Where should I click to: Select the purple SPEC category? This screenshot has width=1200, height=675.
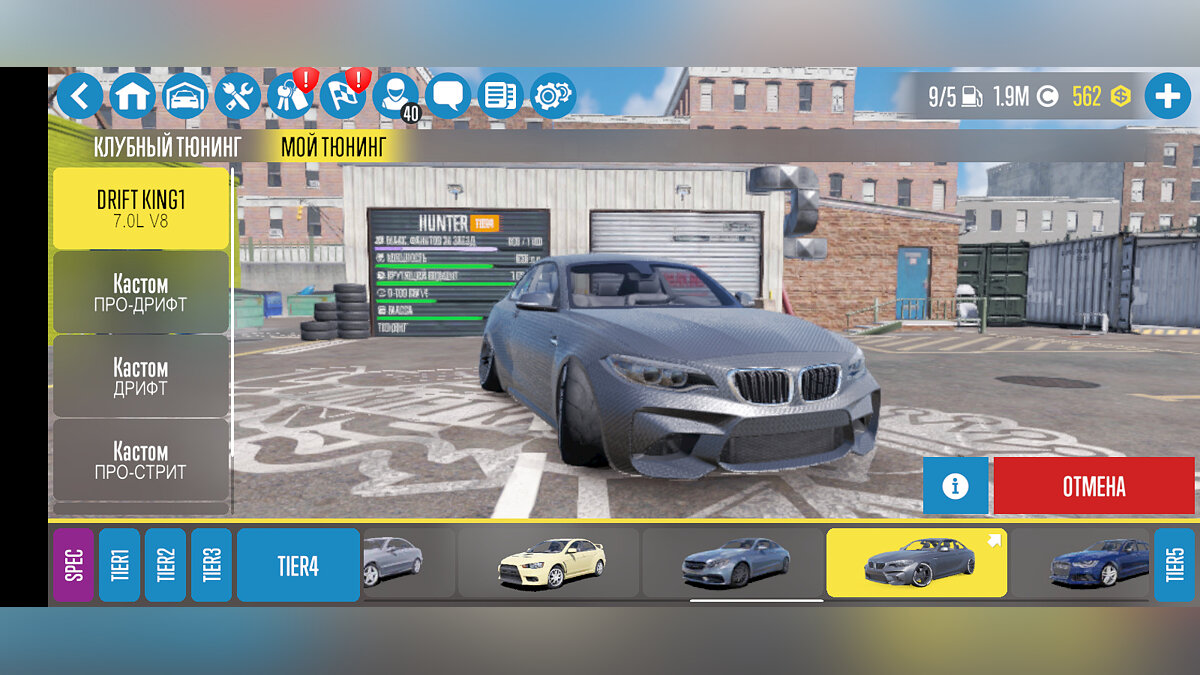(x=73, y=565)
